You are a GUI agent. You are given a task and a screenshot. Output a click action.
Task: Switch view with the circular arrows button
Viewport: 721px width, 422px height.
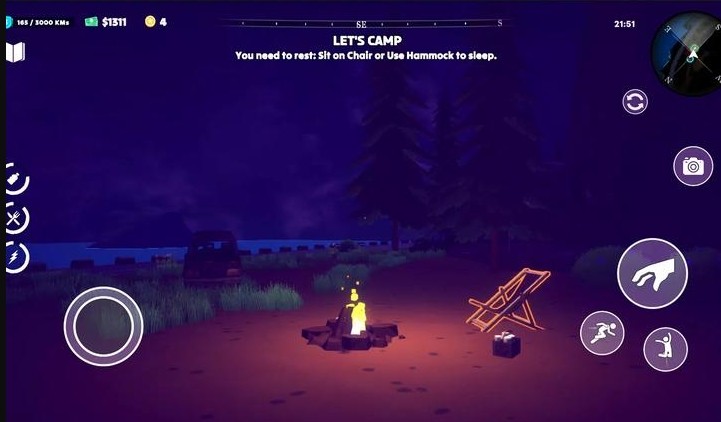click(634, 101)
